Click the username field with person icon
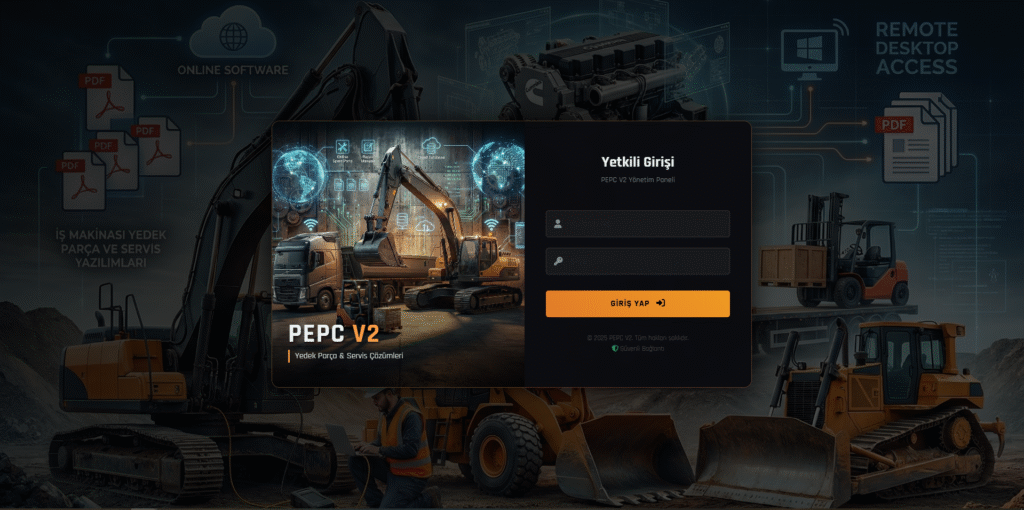The image size is (1024, 510). click(x=638, y=224)
